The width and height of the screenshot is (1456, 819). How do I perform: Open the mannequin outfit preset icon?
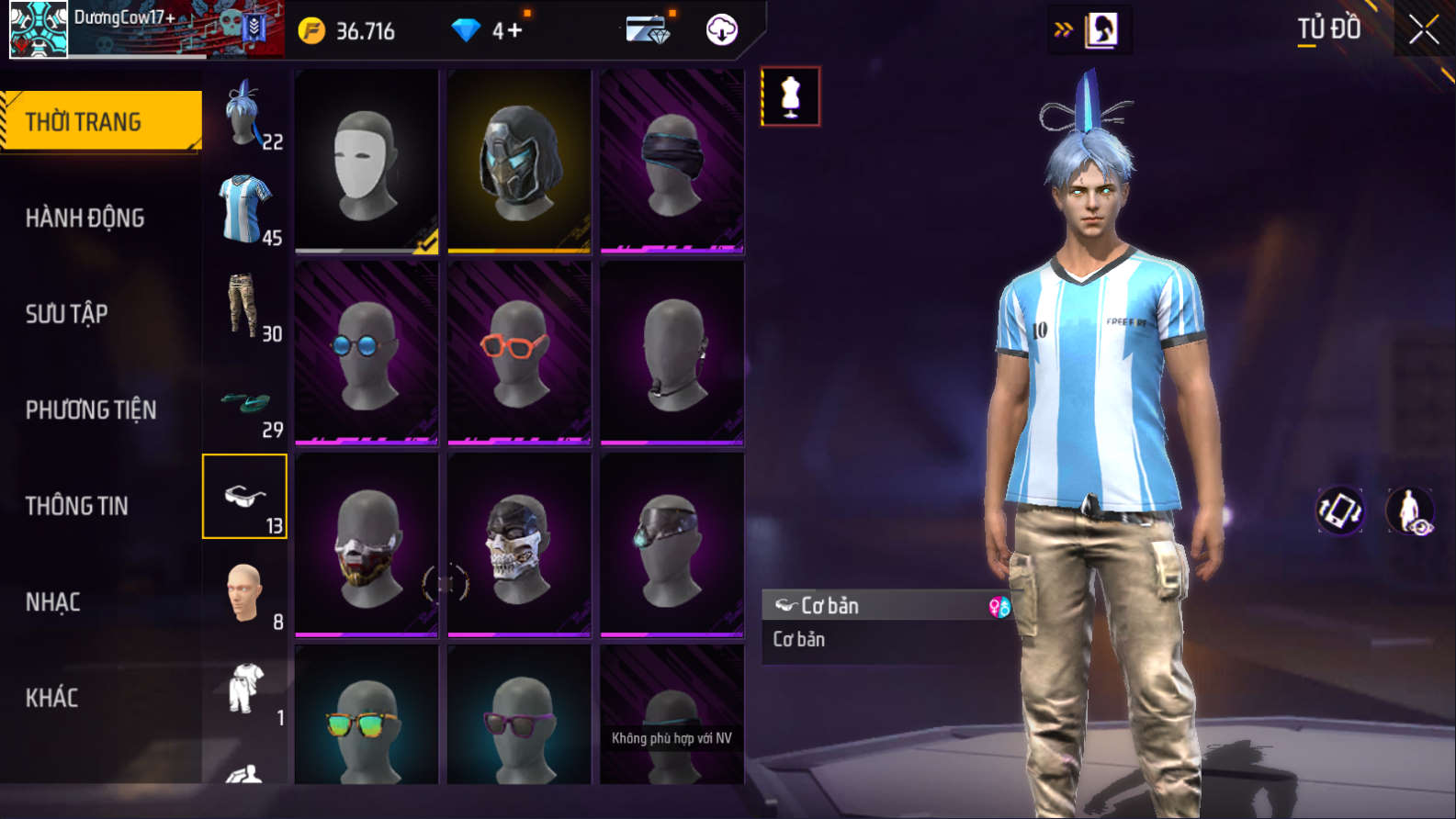(790, 96)
